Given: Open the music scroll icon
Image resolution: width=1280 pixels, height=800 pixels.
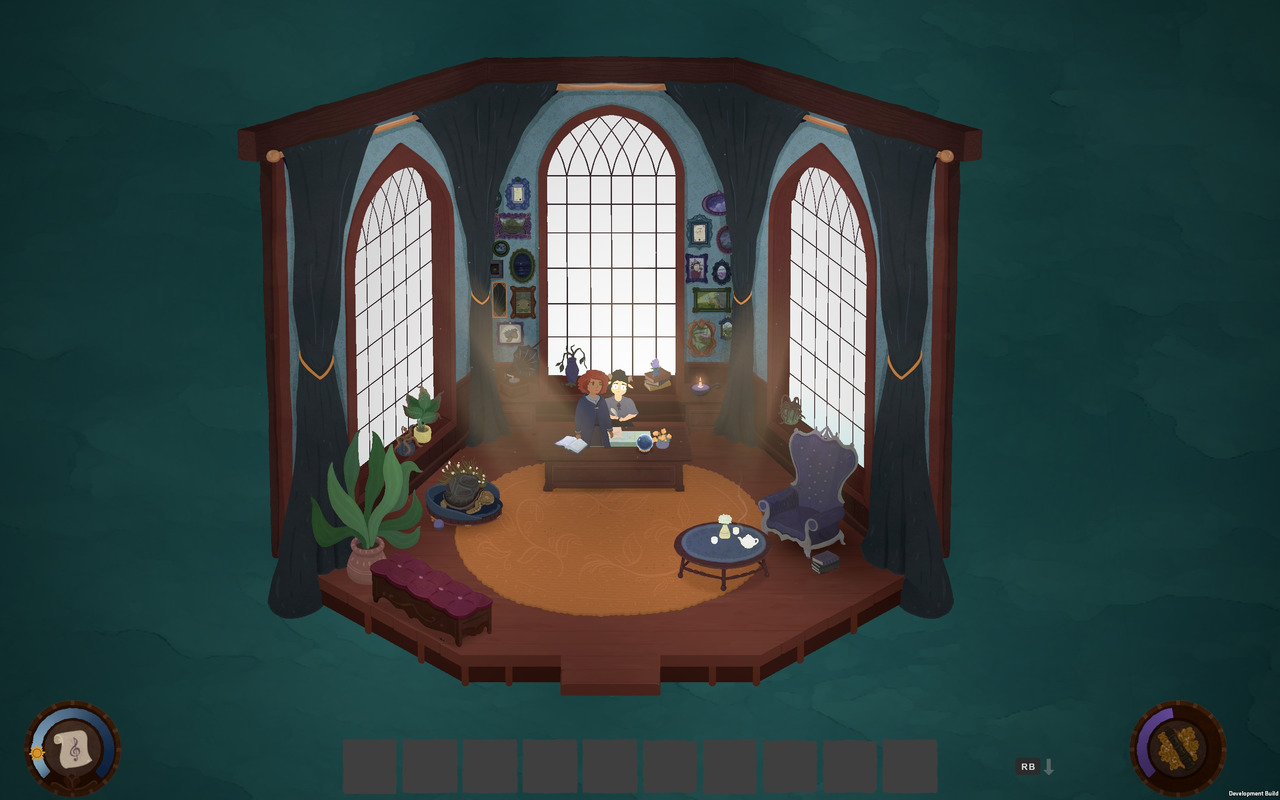Looking at the screenshot, I should point(72,748).
